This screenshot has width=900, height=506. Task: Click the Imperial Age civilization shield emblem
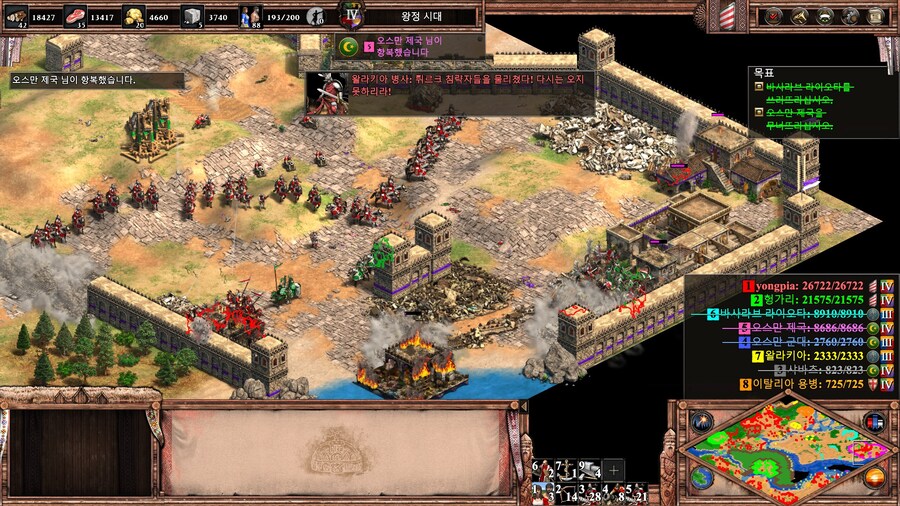tap(350, 14)
